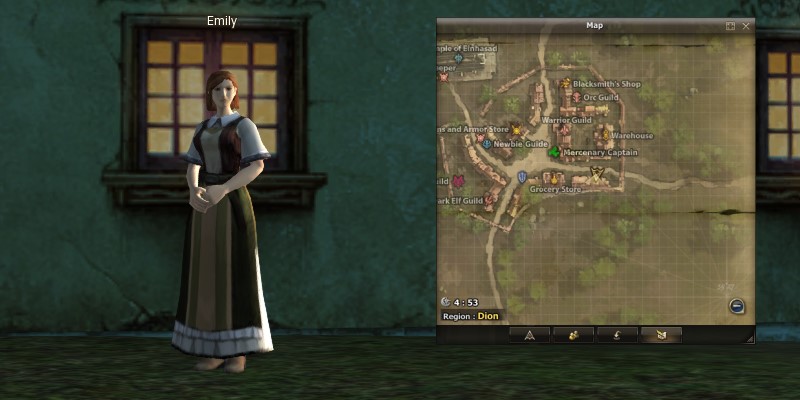
Task: Click the gold figures button in map toolbar
Action: tap(574, 335)
